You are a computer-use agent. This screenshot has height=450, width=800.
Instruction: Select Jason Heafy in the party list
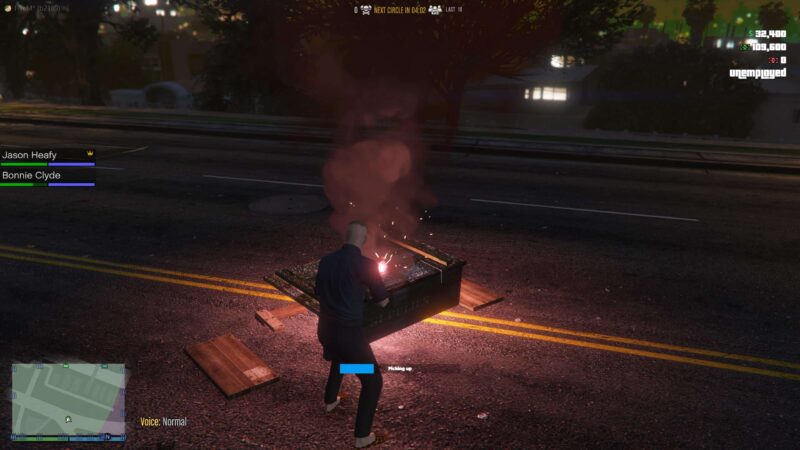click(31, 155)
